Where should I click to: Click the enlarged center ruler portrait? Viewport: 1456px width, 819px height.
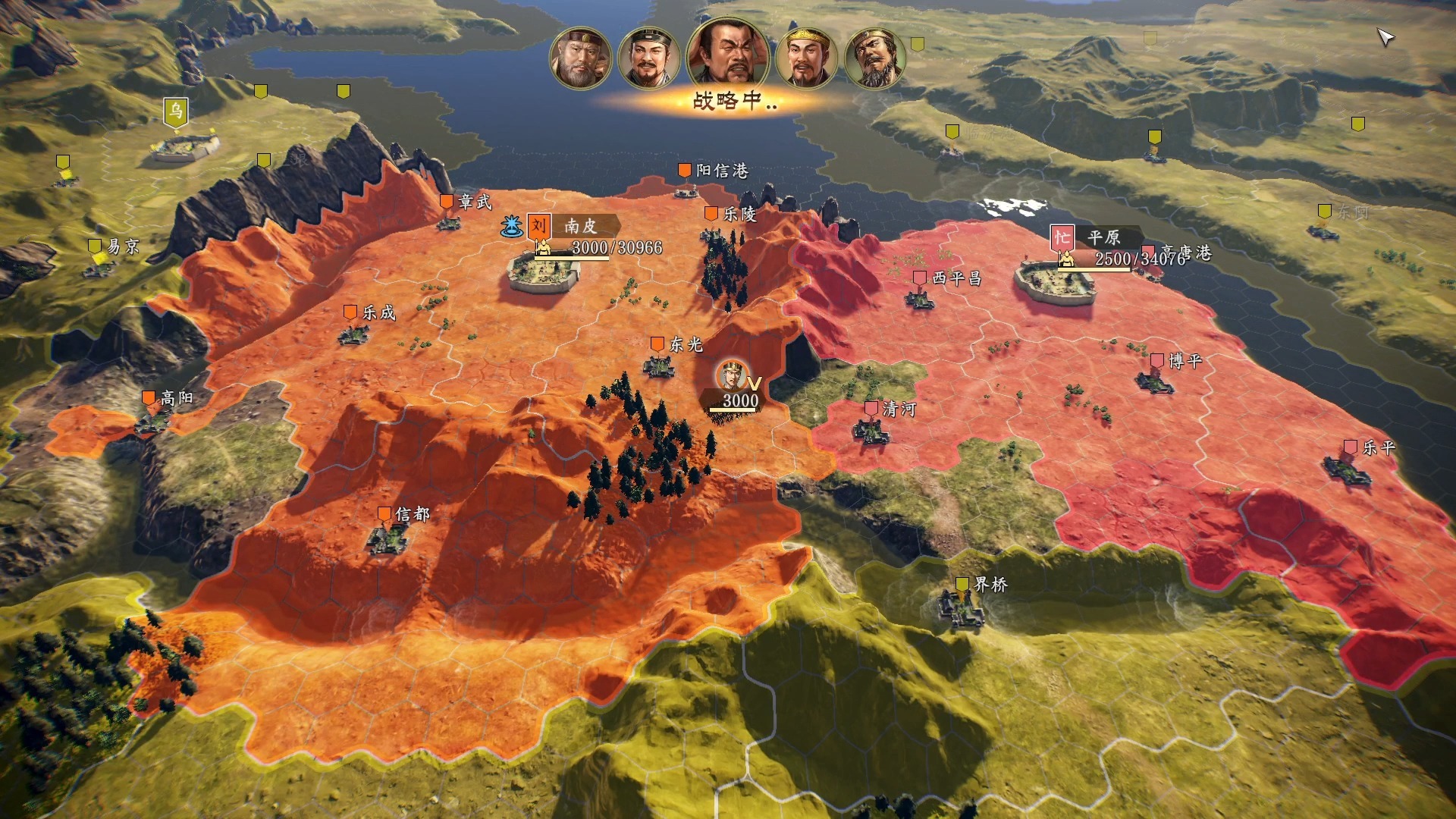click(x=726, y=53)
